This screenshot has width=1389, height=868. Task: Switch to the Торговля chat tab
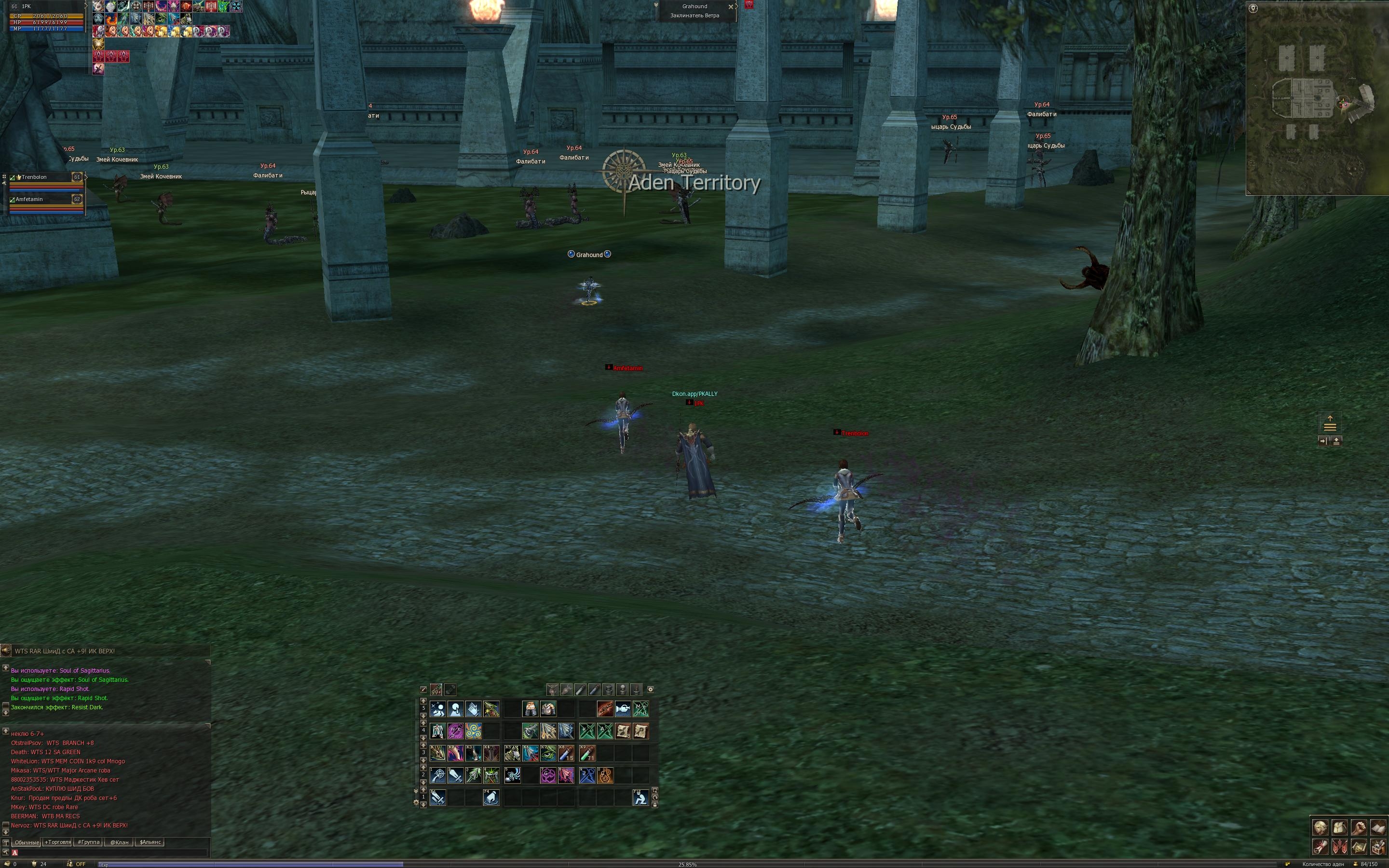pos(57,842)
